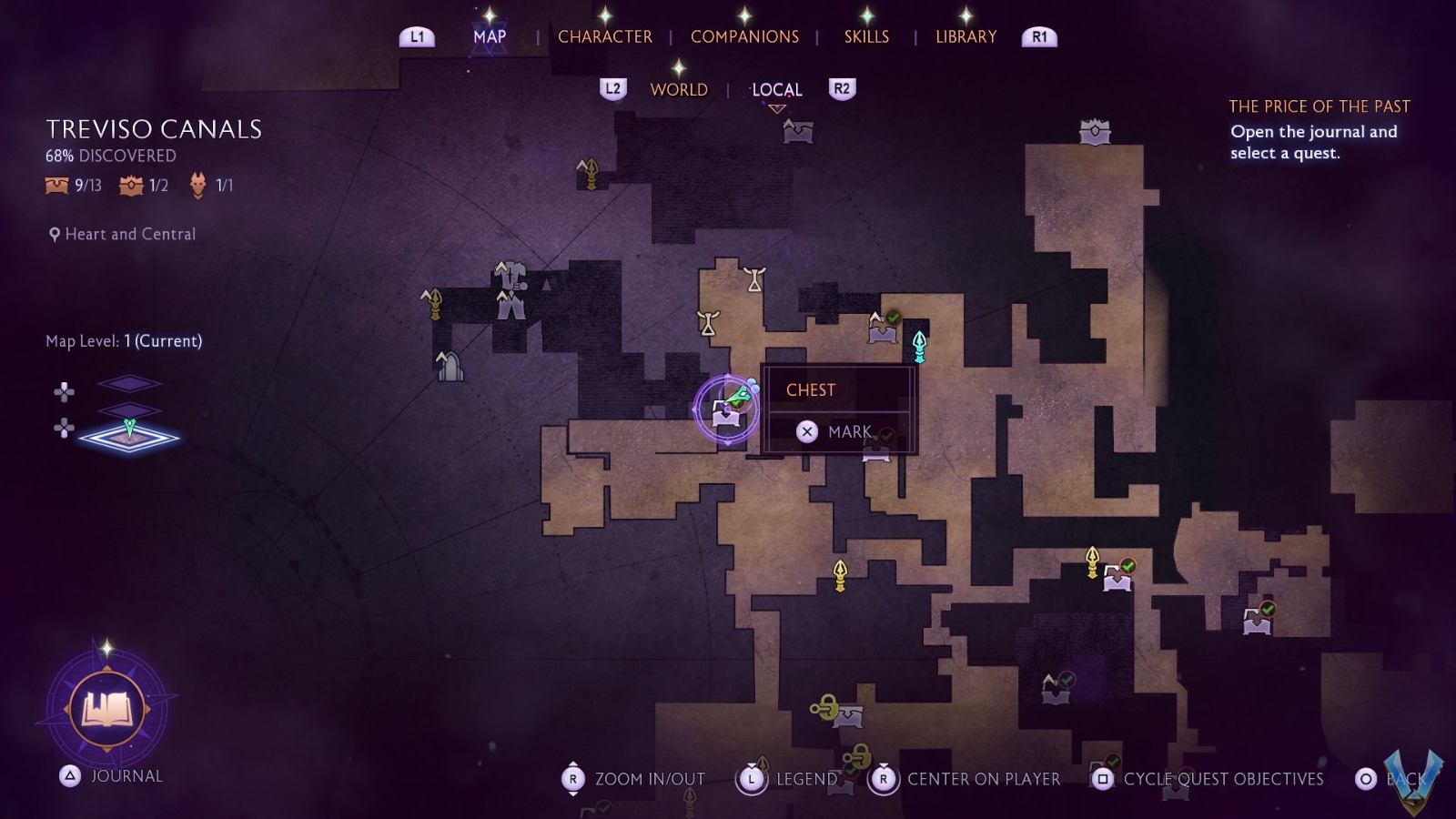Select the current map level diamond
This screenshot has width=1456, height=819.
pyautogui.click(x=129, y=437)
